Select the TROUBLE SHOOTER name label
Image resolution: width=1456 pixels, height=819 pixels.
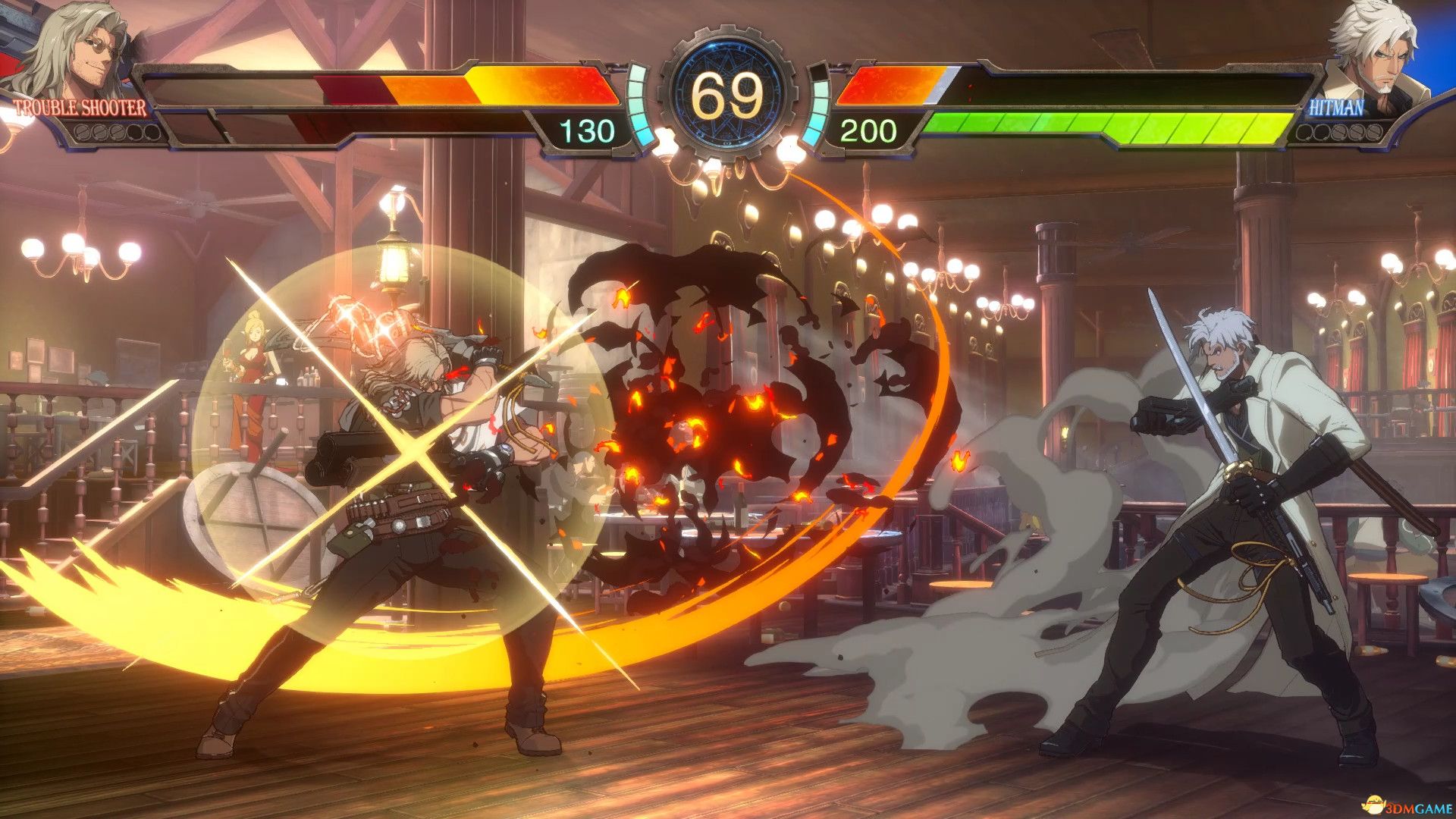[78, 108]
